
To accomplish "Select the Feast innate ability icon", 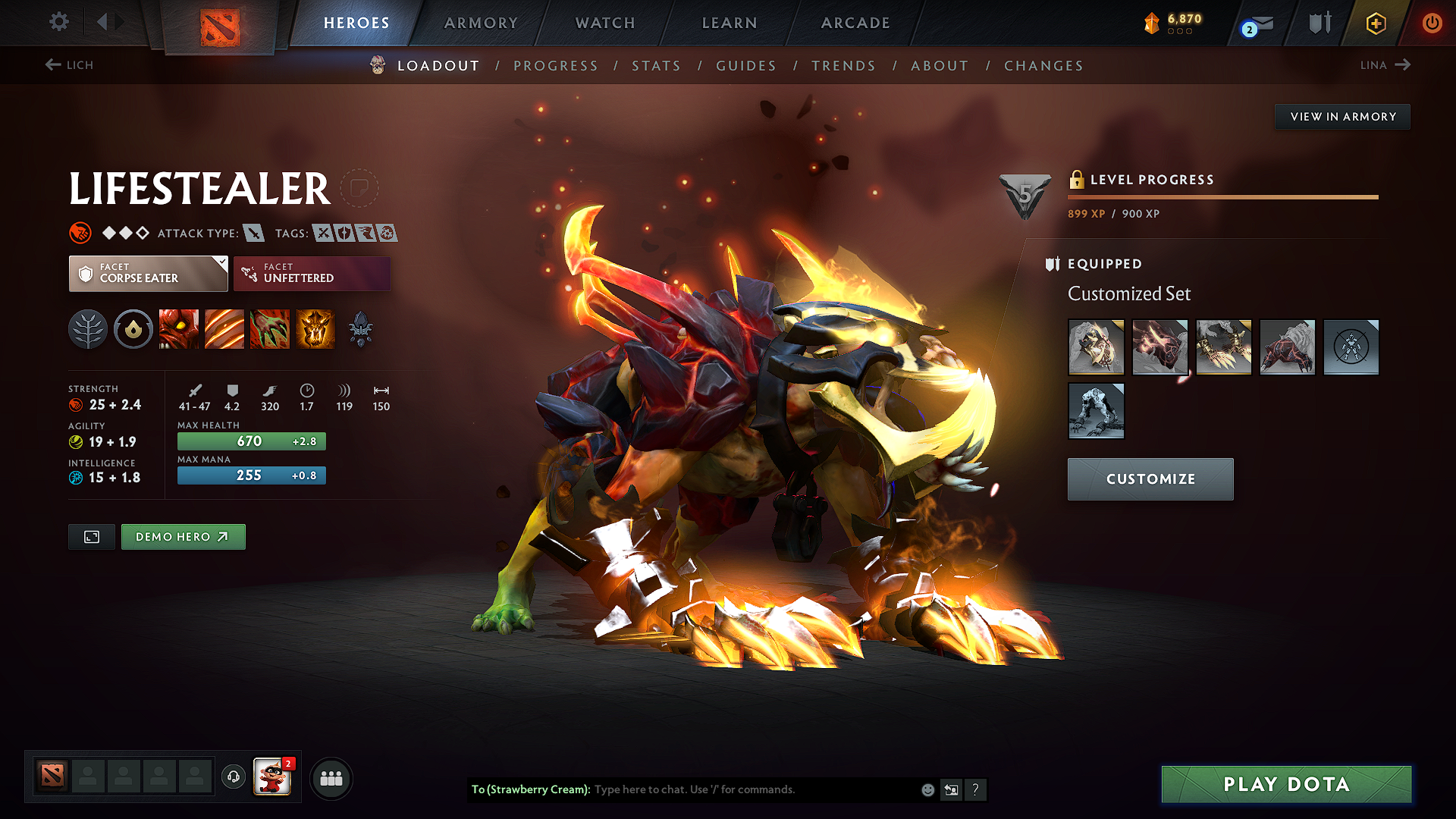I will (133, 329).
